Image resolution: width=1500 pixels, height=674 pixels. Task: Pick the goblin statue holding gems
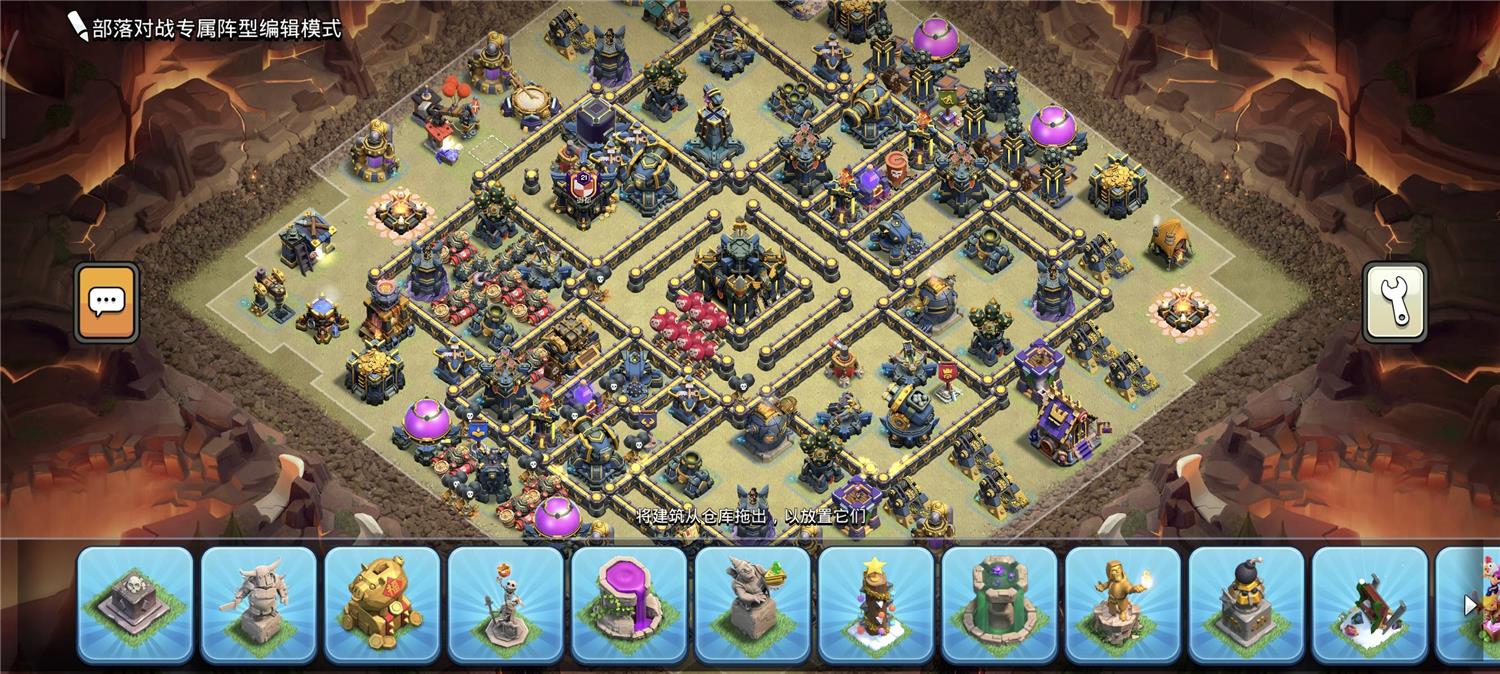click(752, 604)
